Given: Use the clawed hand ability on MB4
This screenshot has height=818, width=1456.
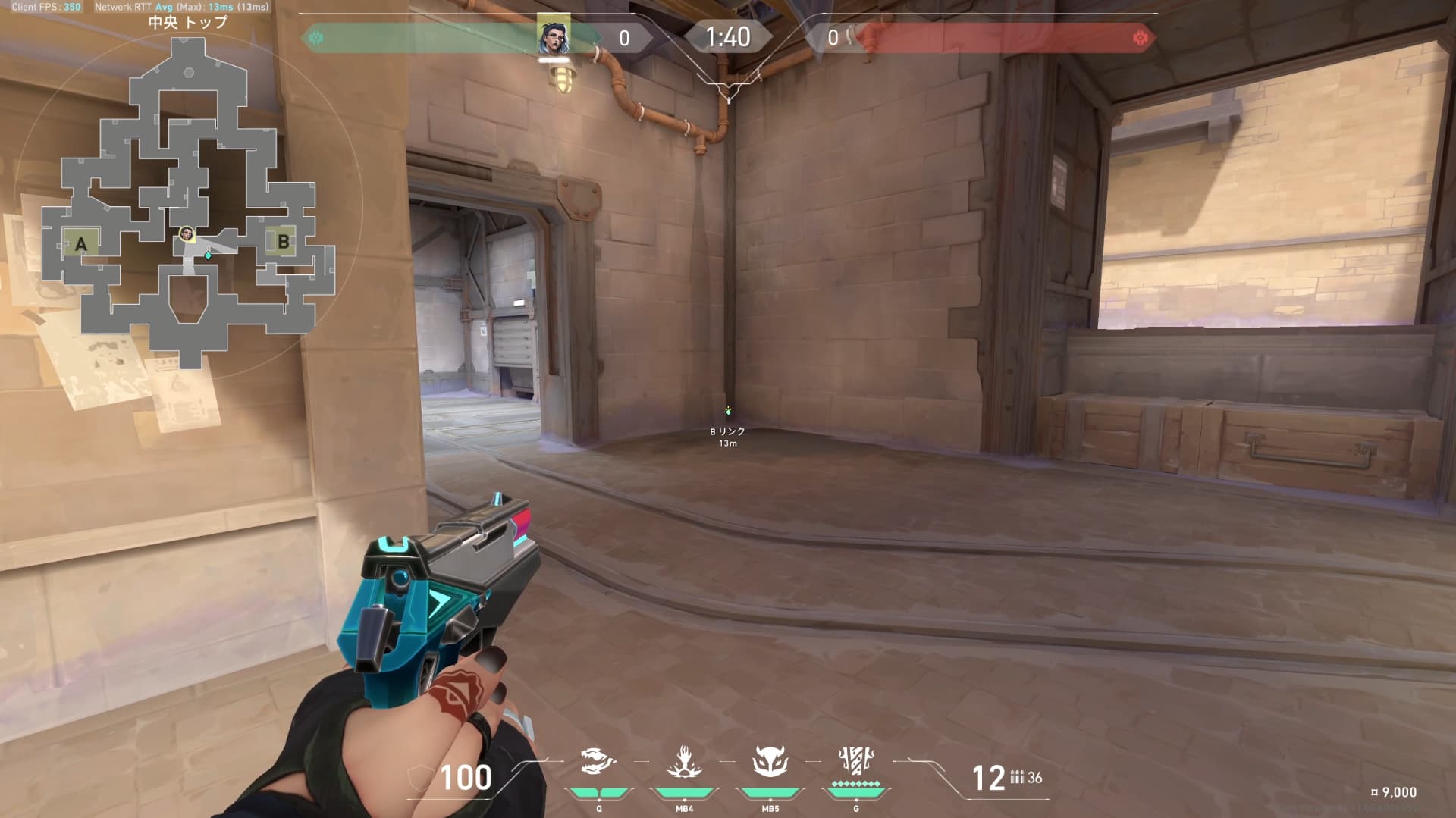Looking at the screenshot, I should [x=684, y=762].
